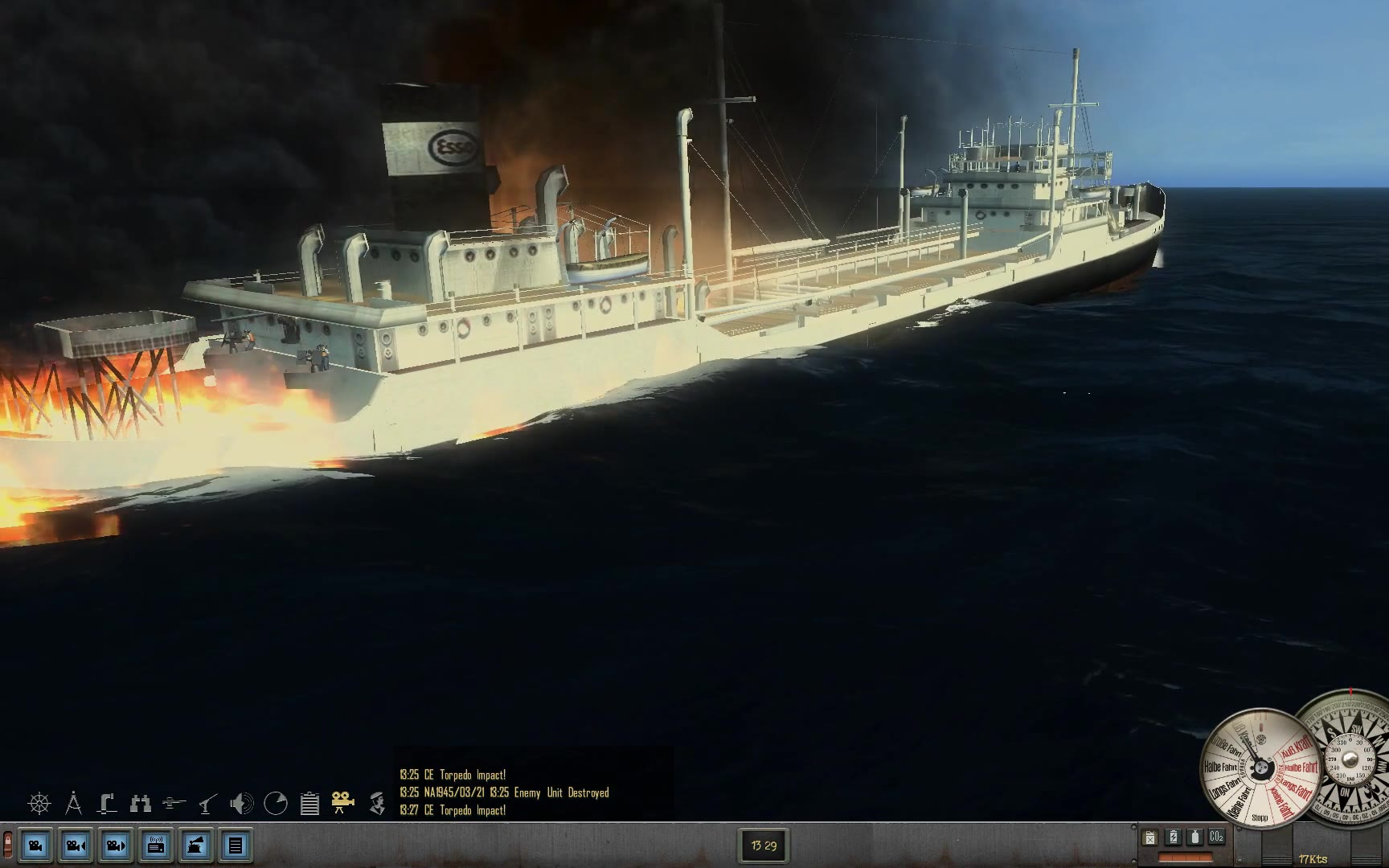Switch to the periscope station
1389x868 pixels.
107,803
